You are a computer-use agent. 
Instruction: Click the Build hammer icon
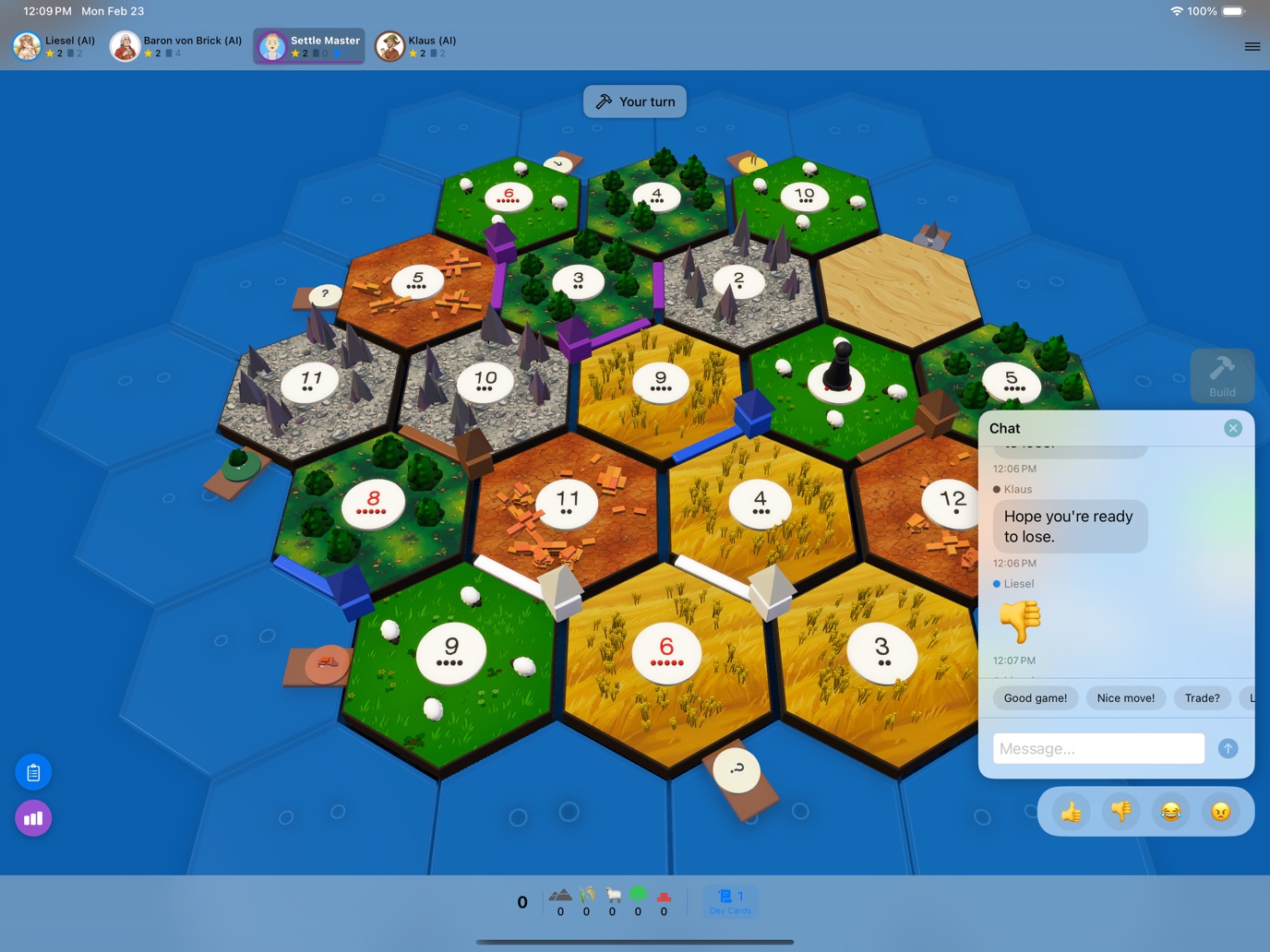[x=1222, y=367]
